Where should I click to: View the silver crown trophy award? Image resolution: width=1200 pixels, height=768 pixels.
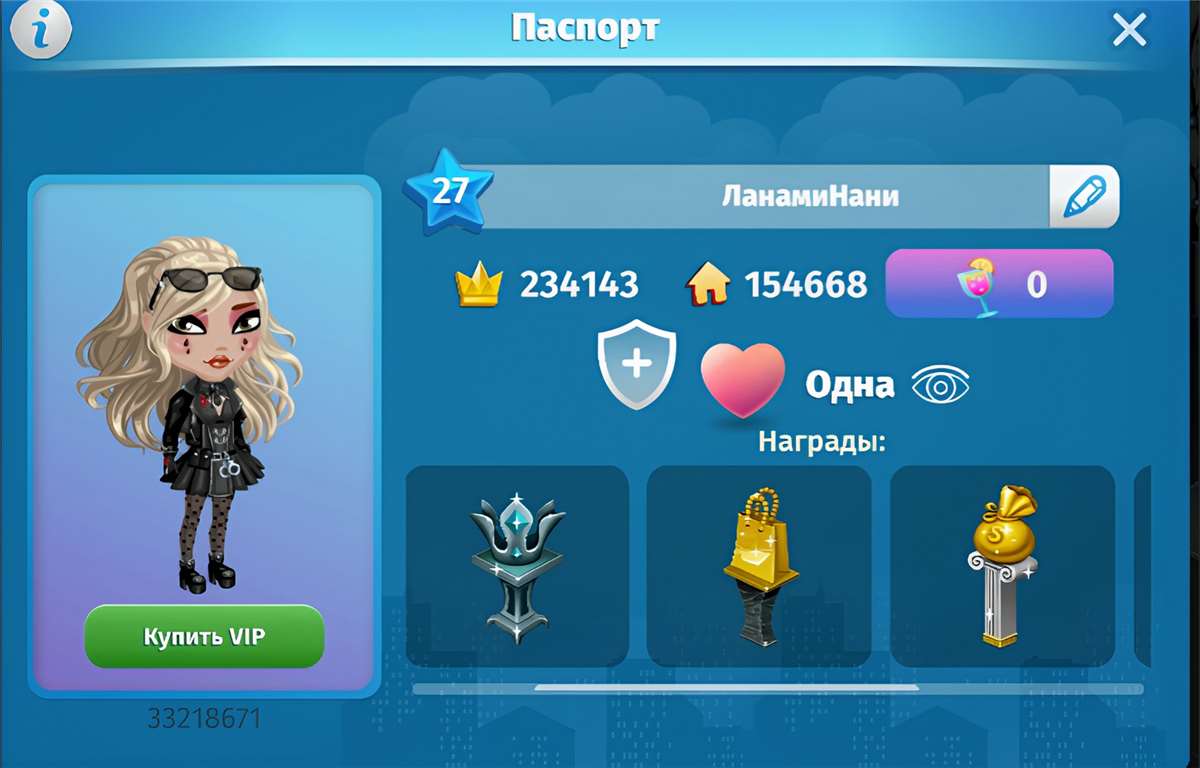tap(517, 566)
